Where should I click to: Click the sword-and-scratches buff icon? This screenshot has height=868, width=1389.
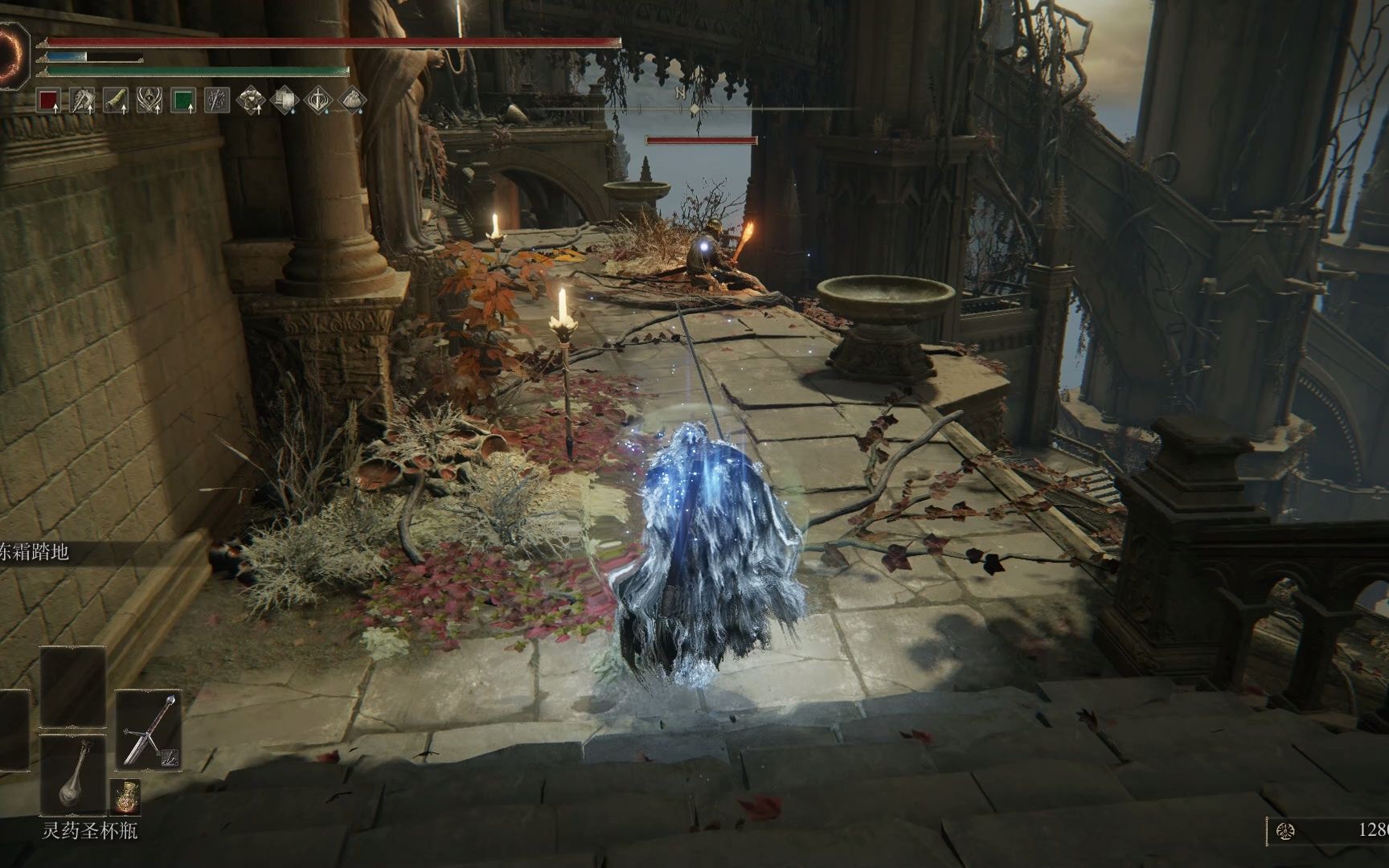click(x=217, y=100)
